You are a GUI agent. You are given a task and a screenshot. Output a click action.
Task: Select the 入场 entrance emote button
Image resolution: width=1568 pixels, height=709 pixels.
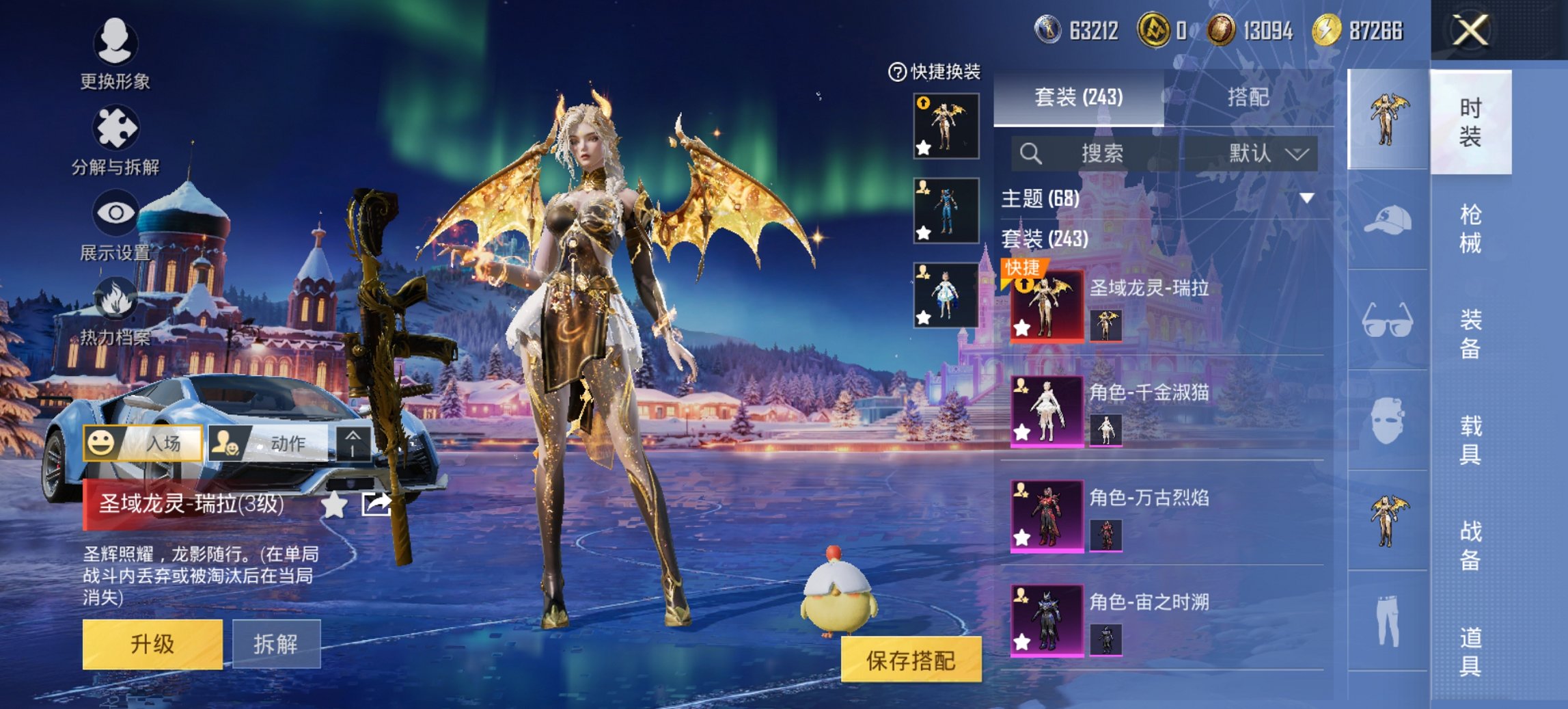143,443
